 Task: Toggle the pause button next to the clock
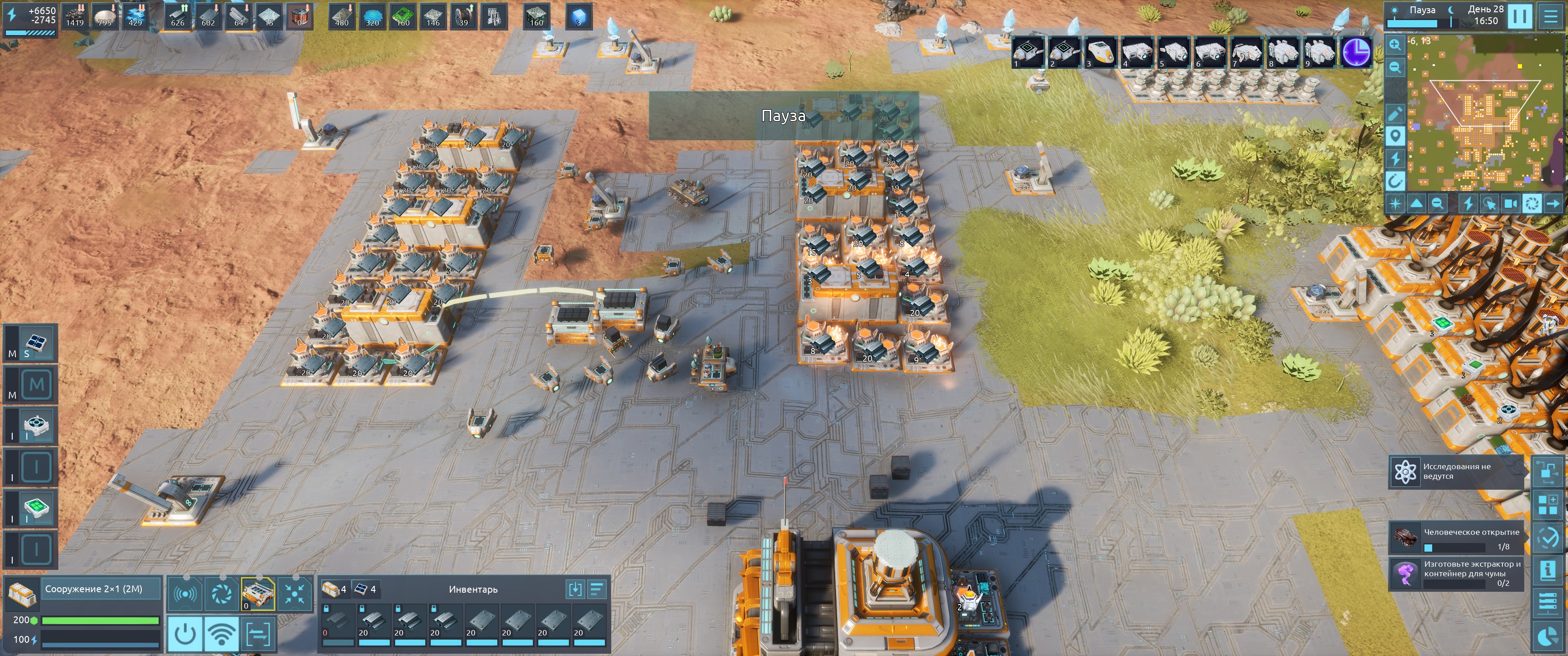[x=1519, y=16]
